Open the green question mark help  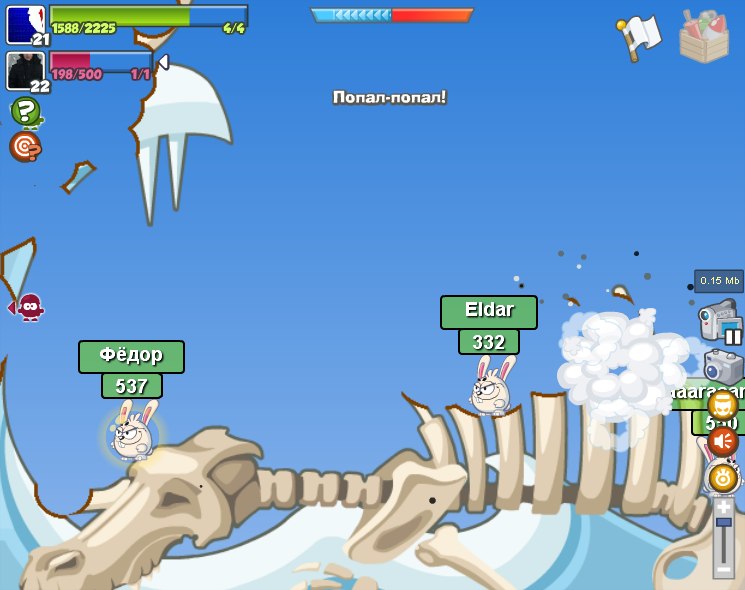pyautogui.click(x=26, y=111)
